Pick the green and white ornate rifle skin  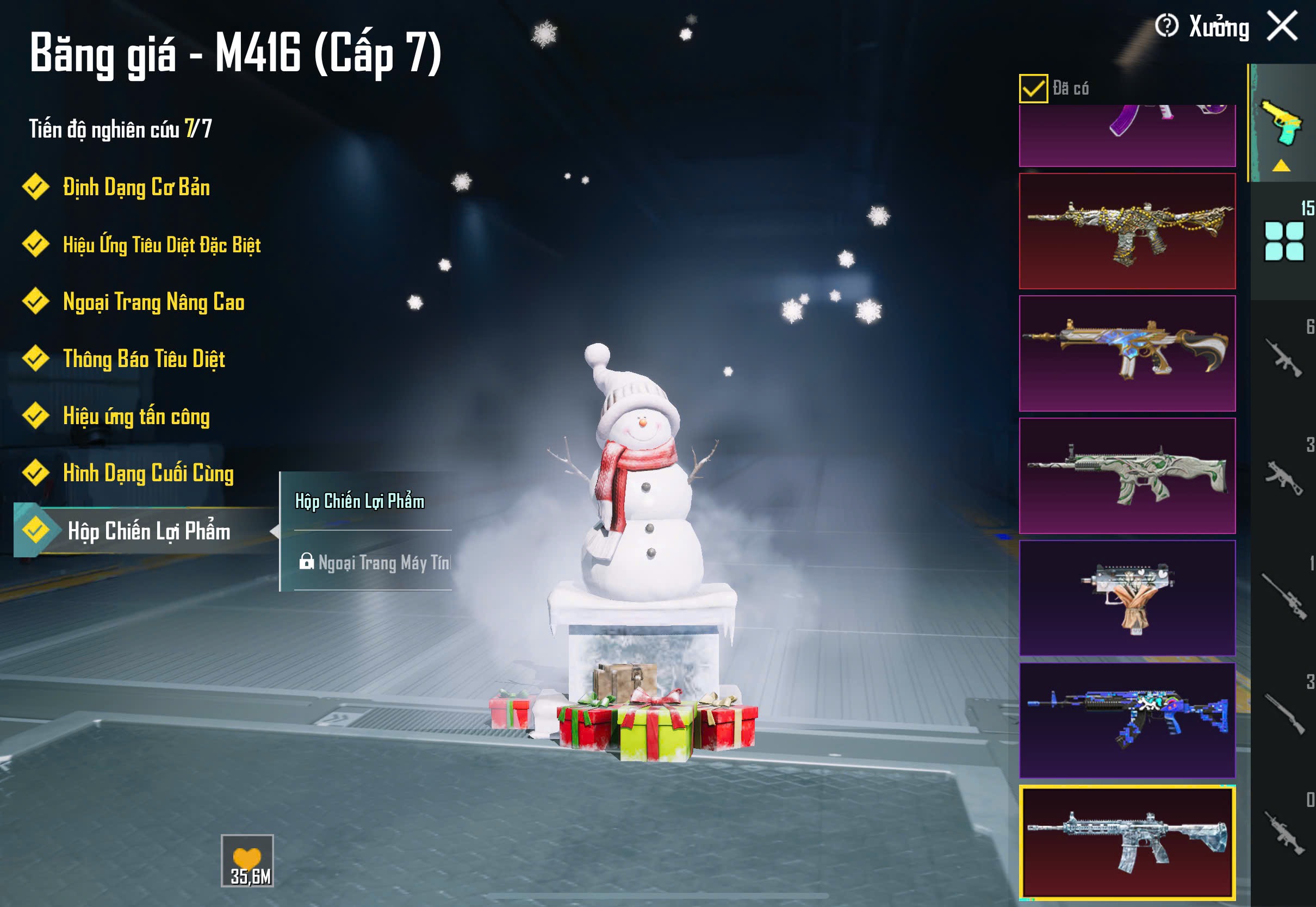pos(1127,476)
